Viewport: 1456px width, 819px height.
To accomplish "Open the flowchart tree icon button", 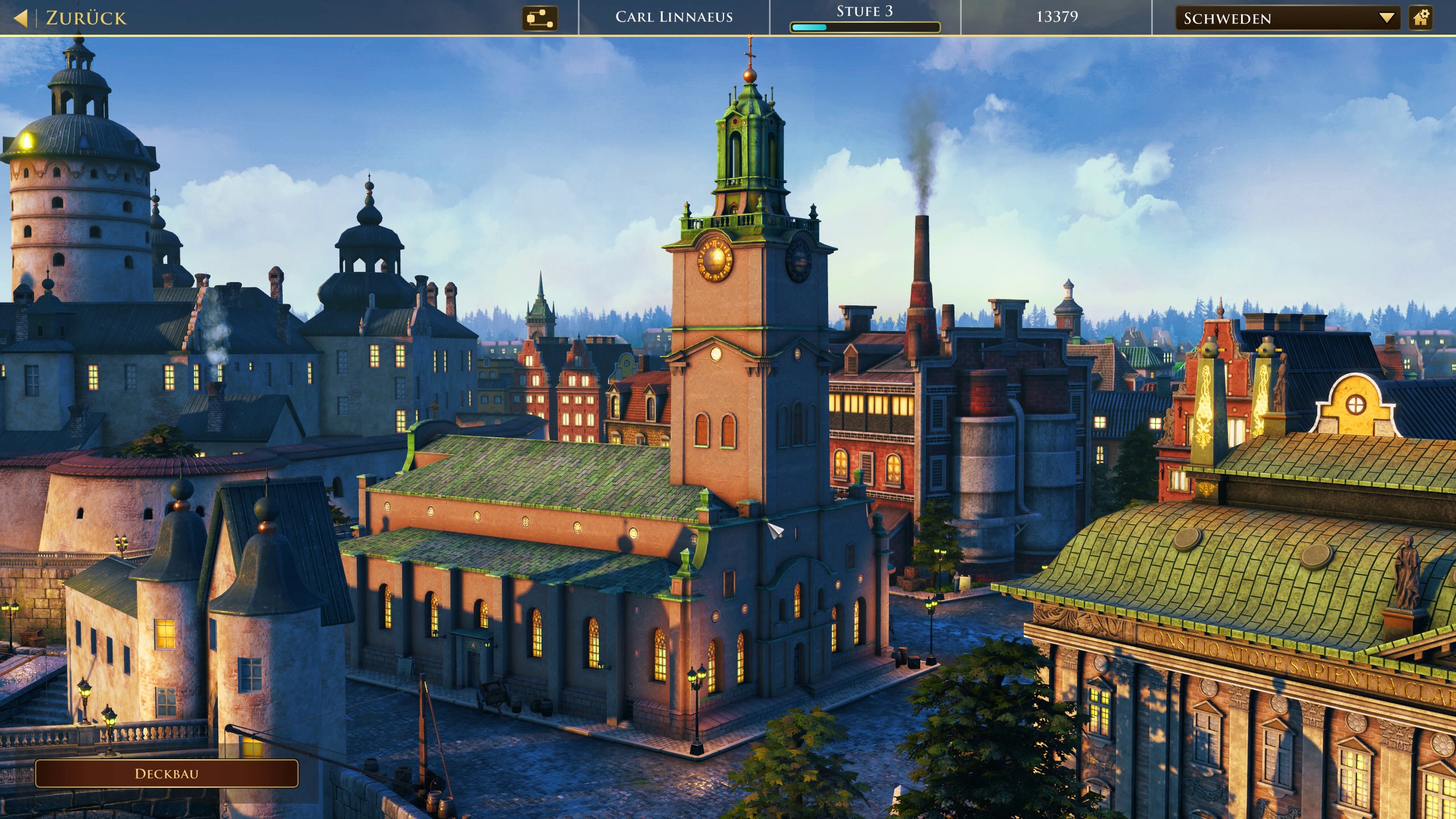I will point(539,18).
